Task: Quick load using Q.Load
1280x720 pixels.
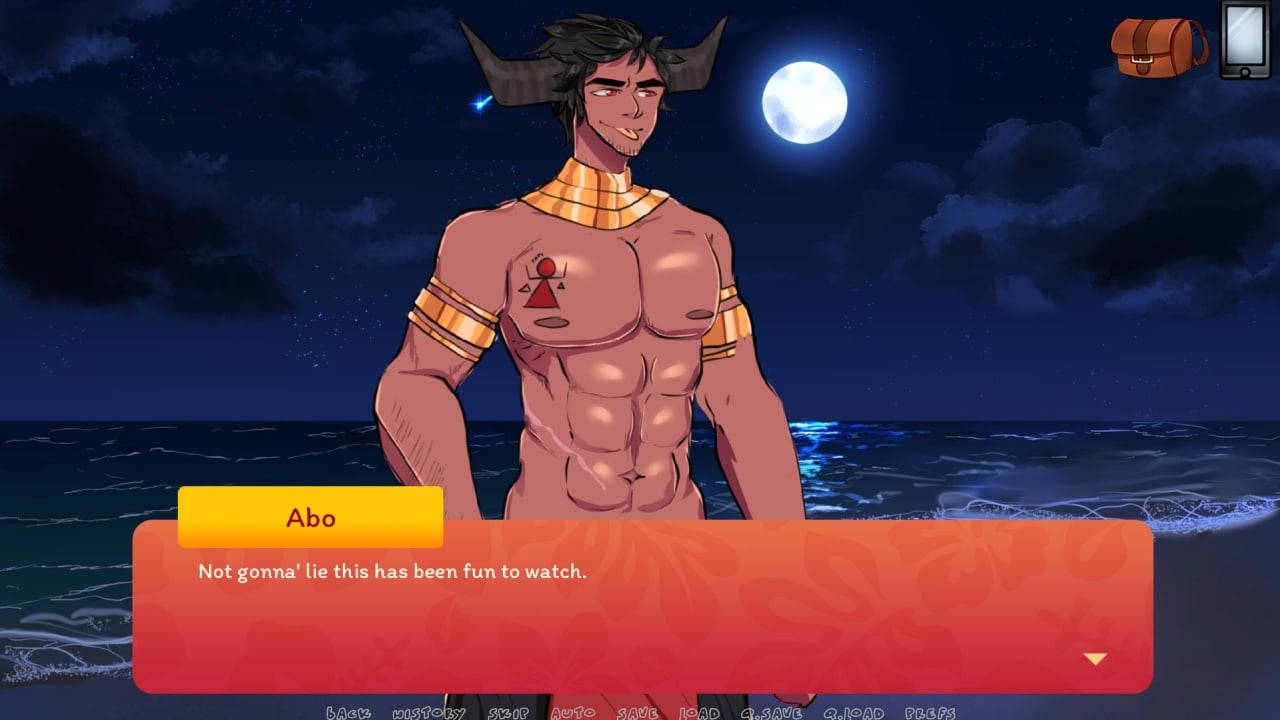Action: [x=854, y=713]
